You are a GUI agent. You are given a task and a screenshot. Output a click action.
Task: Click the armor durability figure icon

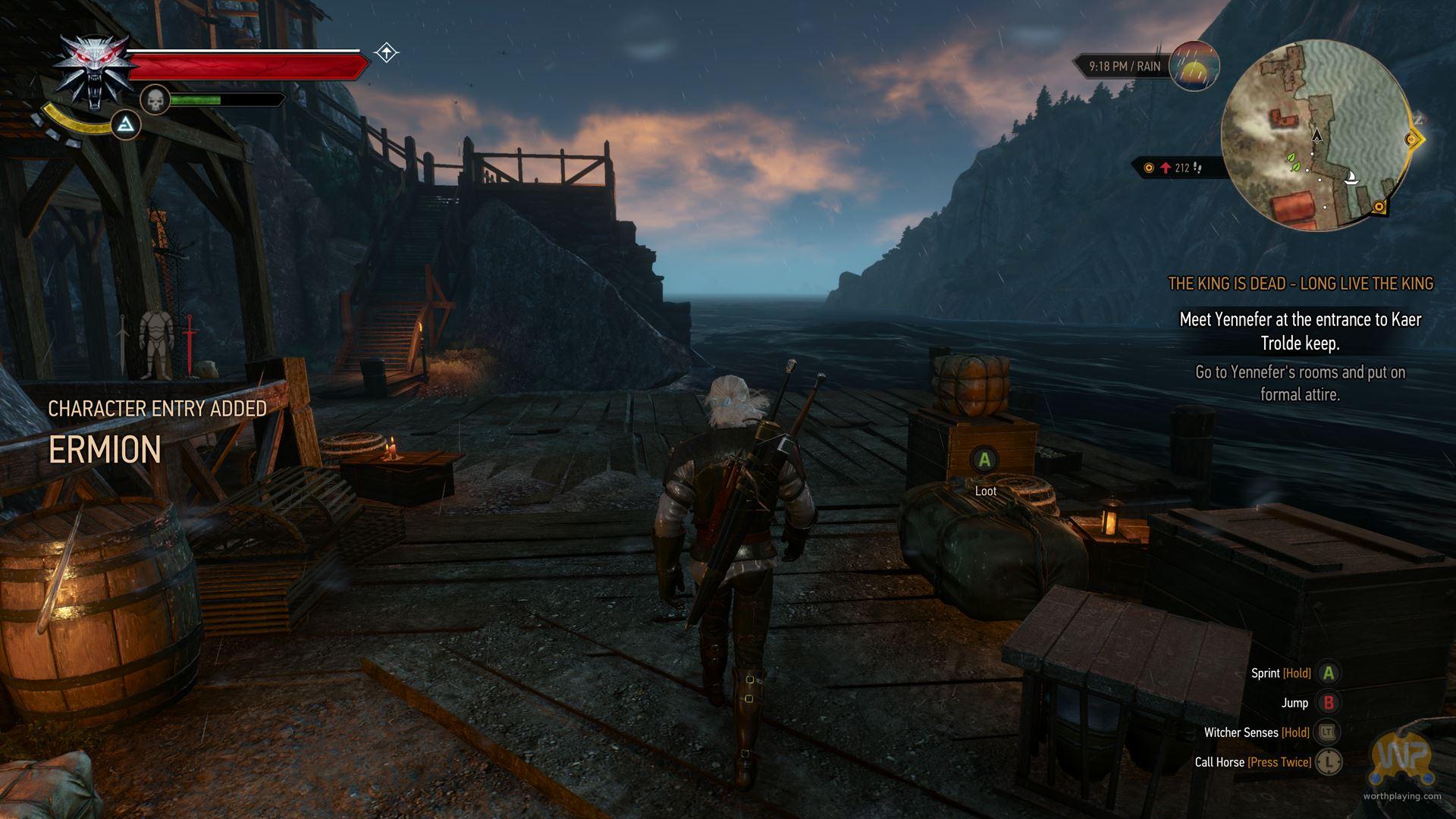(156, 344)
